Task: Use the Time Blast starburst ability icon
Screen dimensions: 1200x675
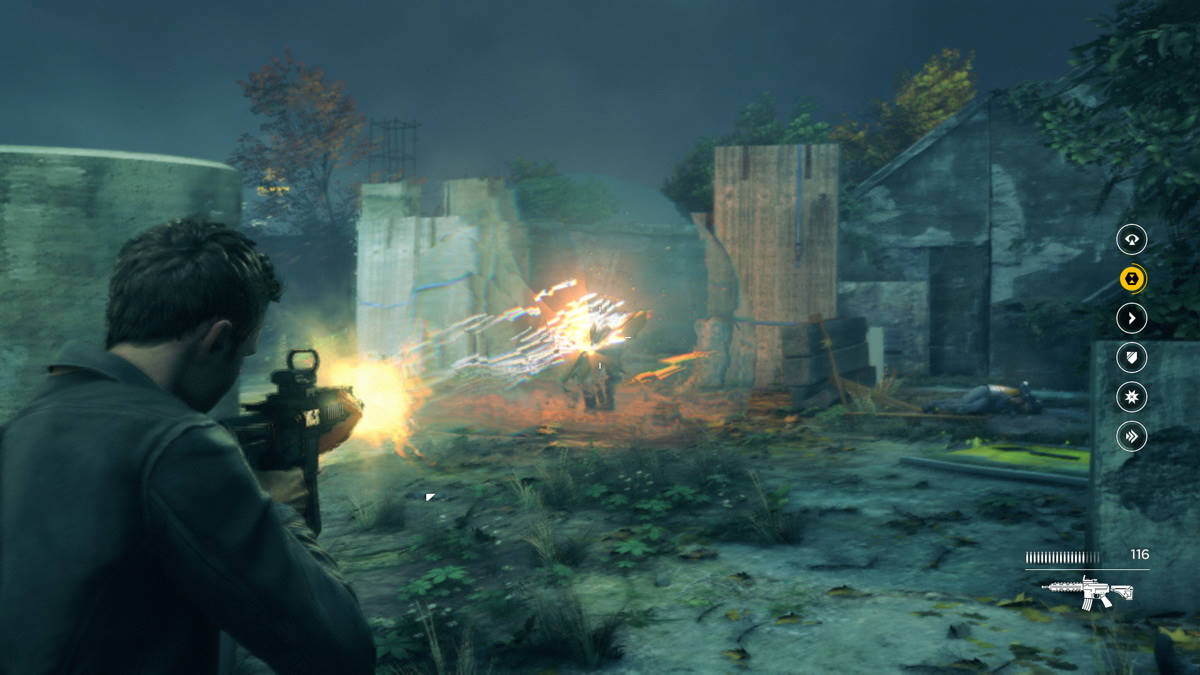Action: 1131,397
